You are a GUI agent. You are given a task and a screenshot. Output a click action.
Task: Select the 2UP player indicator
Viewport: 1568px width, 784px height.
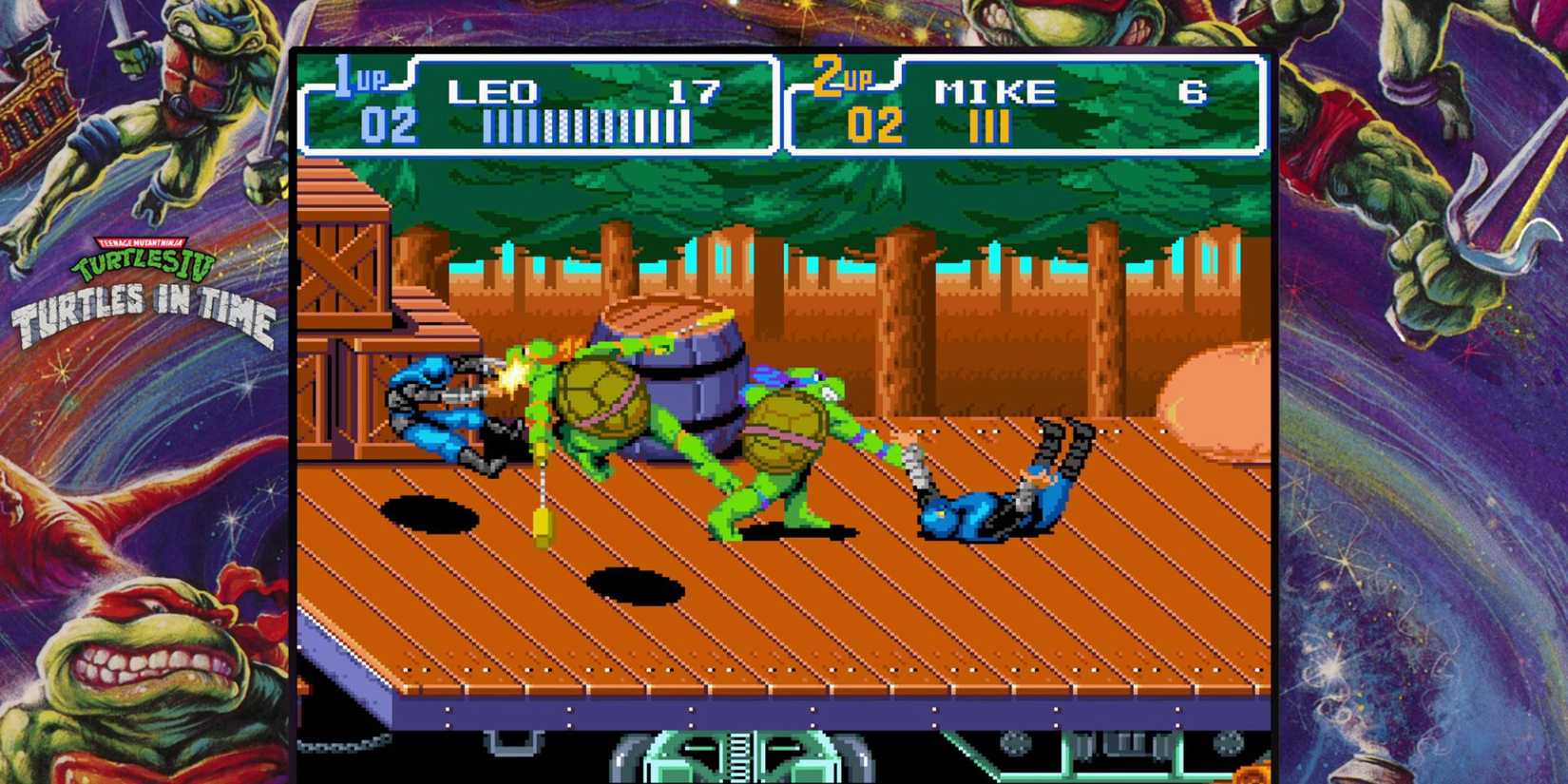[x=841, y=82]
